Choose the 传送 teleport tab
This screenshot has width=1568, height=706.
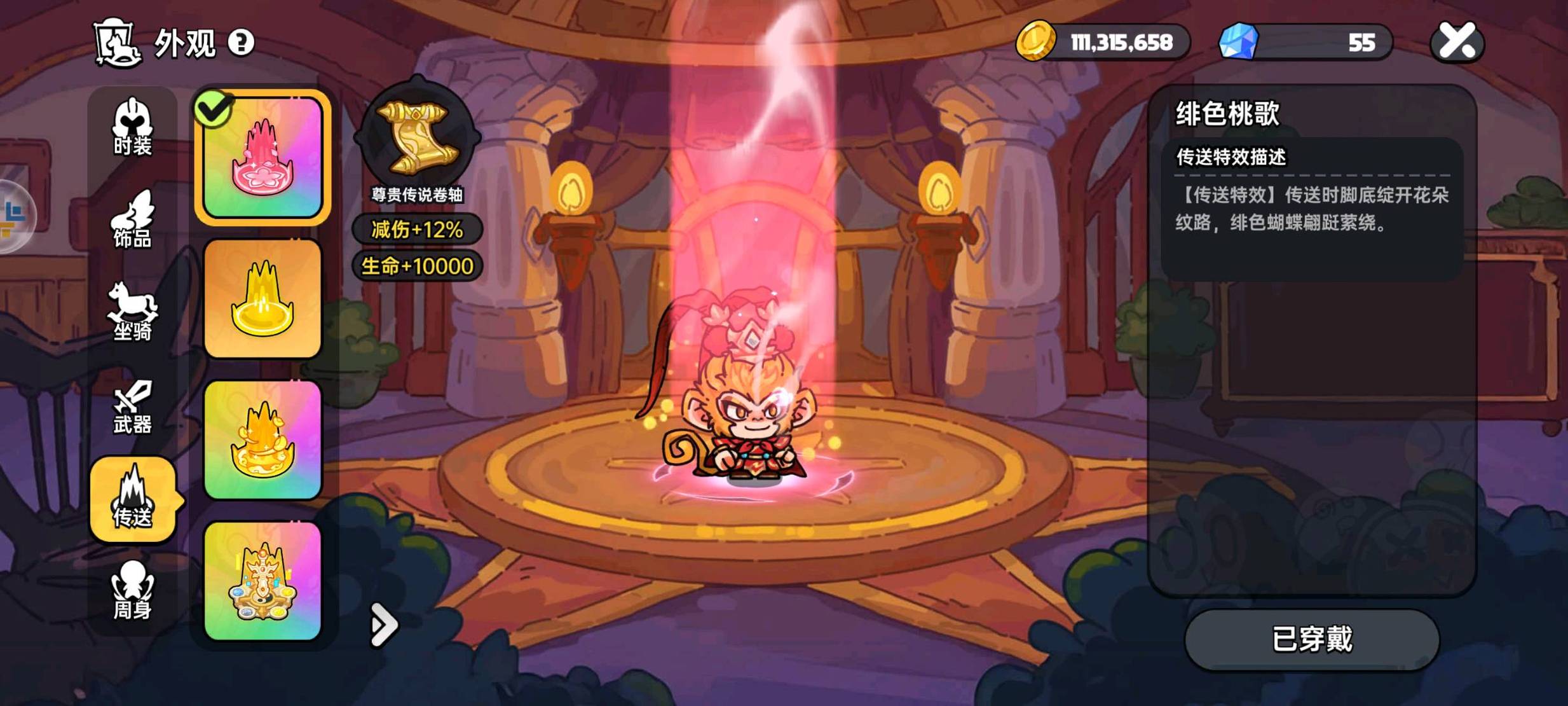[132, 500]
